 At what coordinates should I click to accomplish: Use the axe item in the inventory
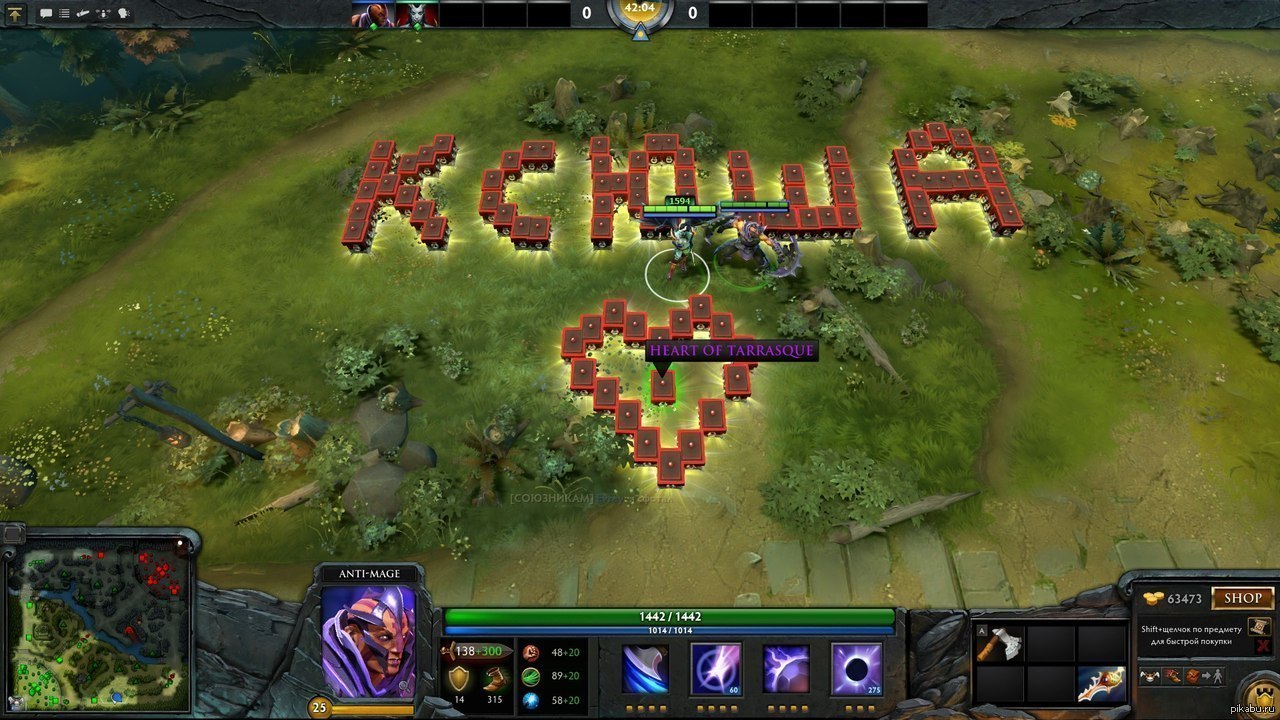[999, 645]
